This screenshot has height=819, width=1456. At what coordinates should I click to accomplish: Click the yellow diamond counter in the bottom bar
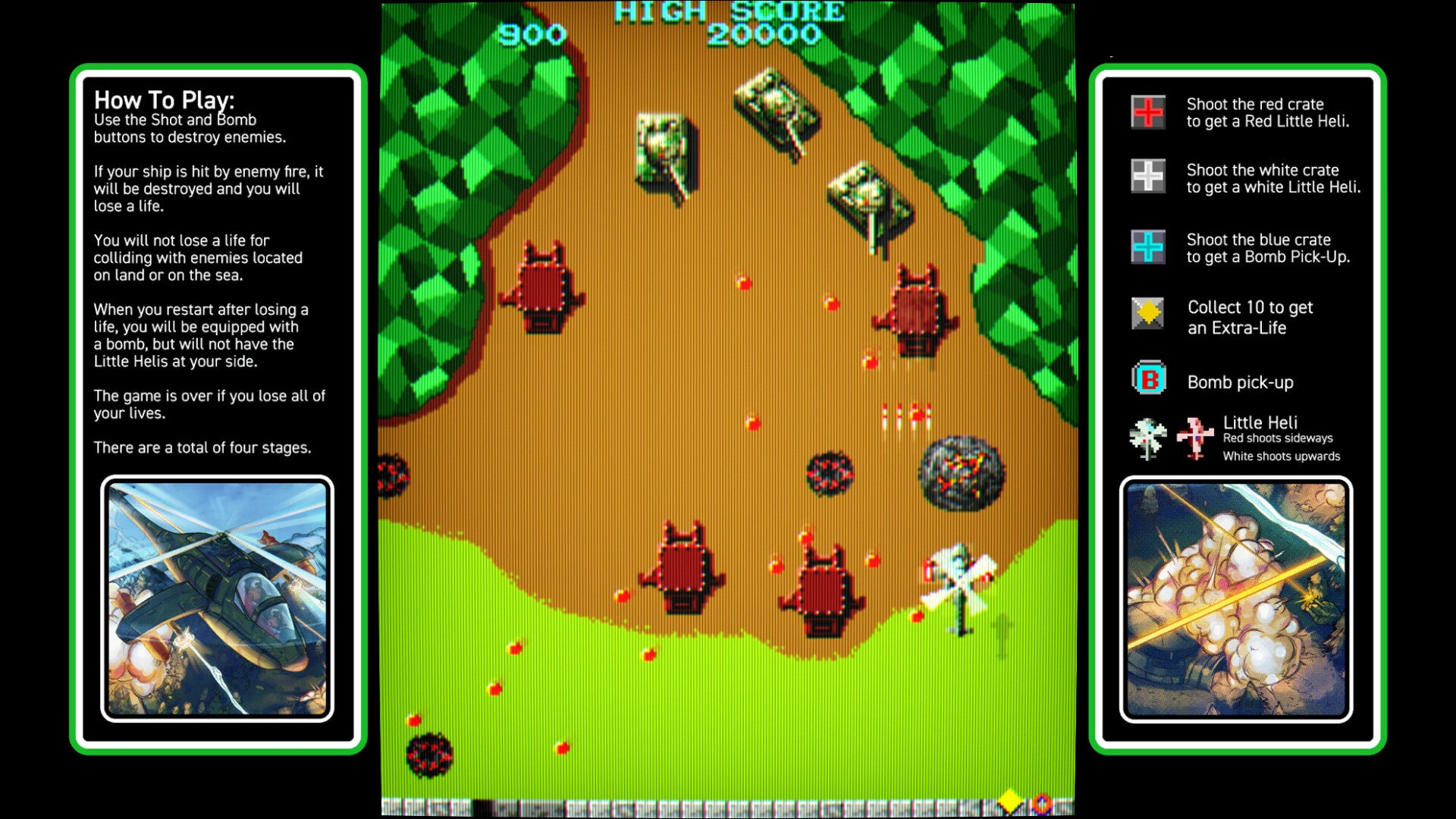click(1010, 800)
